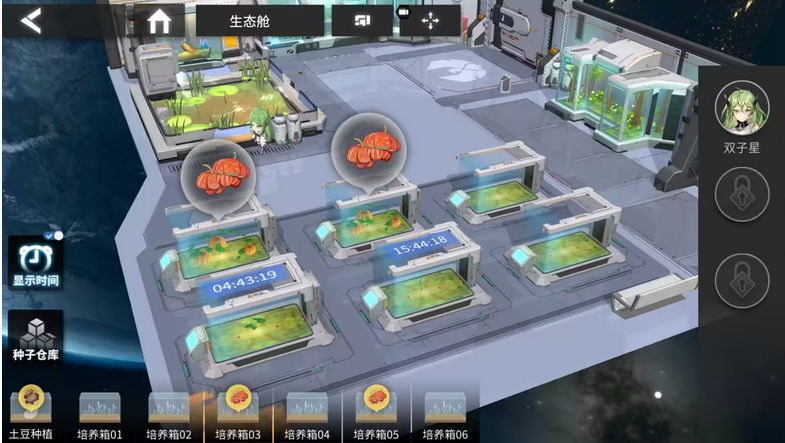The width and height of the screenshot is (785, 443).
Task: Pick 培养箱06 from the incubator list
Action: click(445, 414)
